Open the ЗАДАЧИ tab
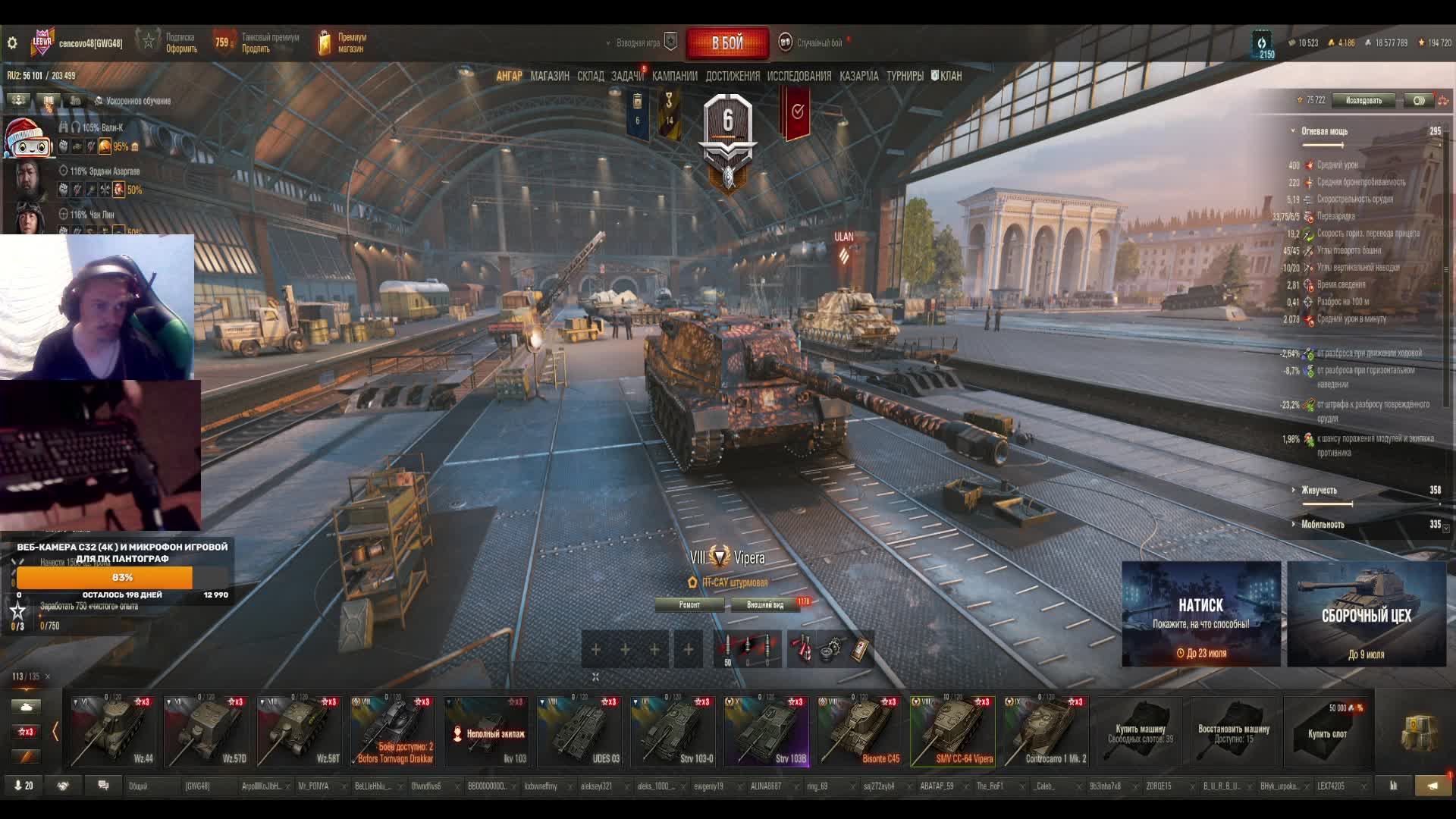 click(626, 76)
